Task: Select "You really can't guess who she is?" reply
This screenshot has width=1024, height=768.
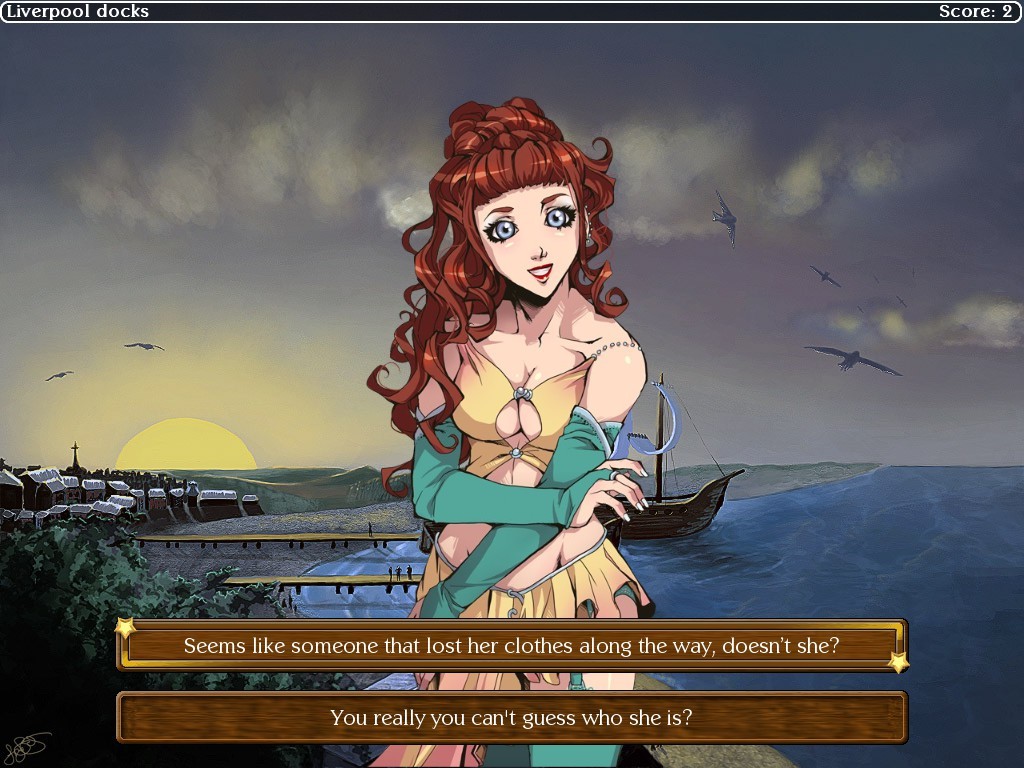Action: [x=511, y=717]
